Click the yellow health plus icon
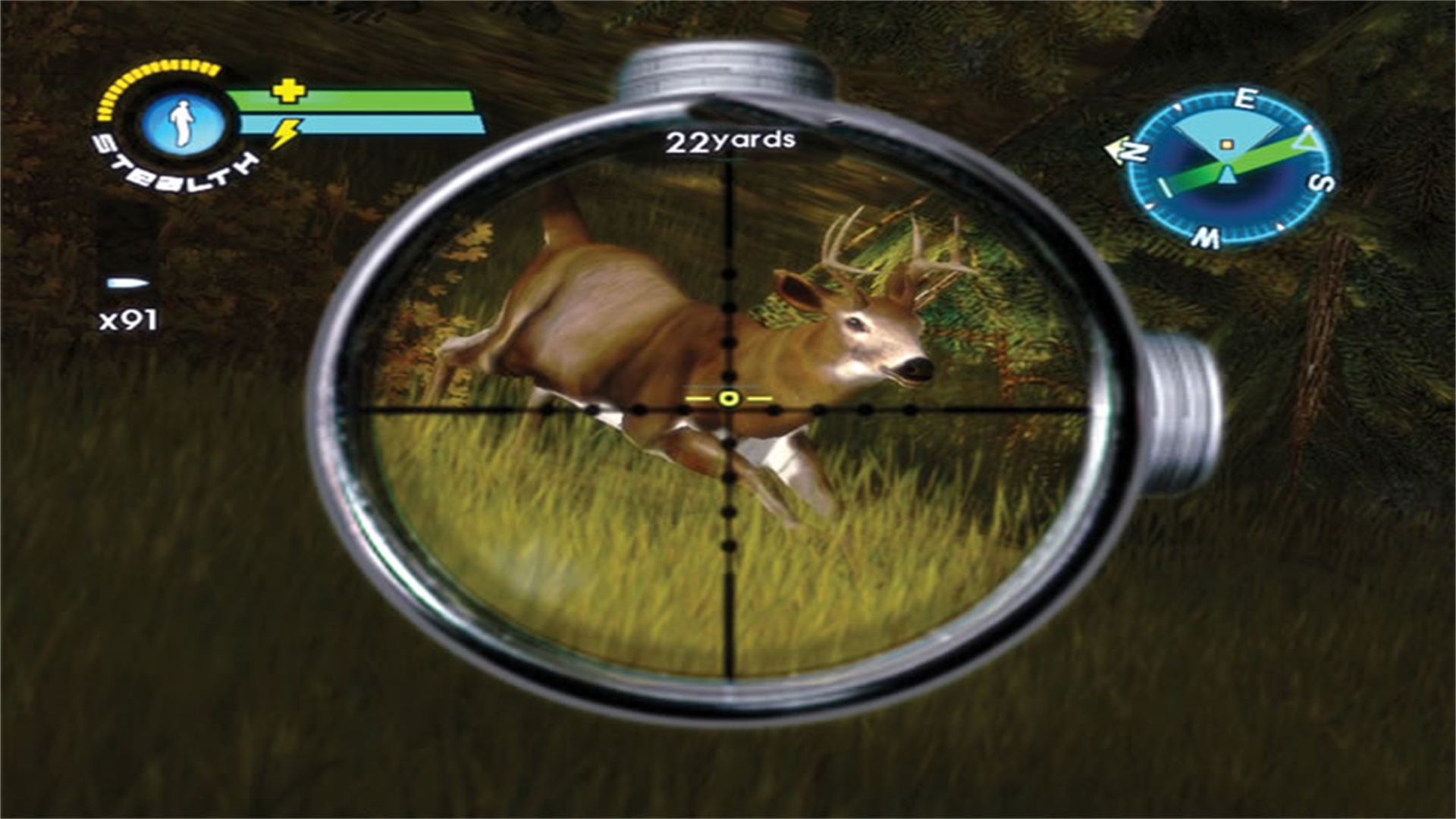 (x=287, y=93)
